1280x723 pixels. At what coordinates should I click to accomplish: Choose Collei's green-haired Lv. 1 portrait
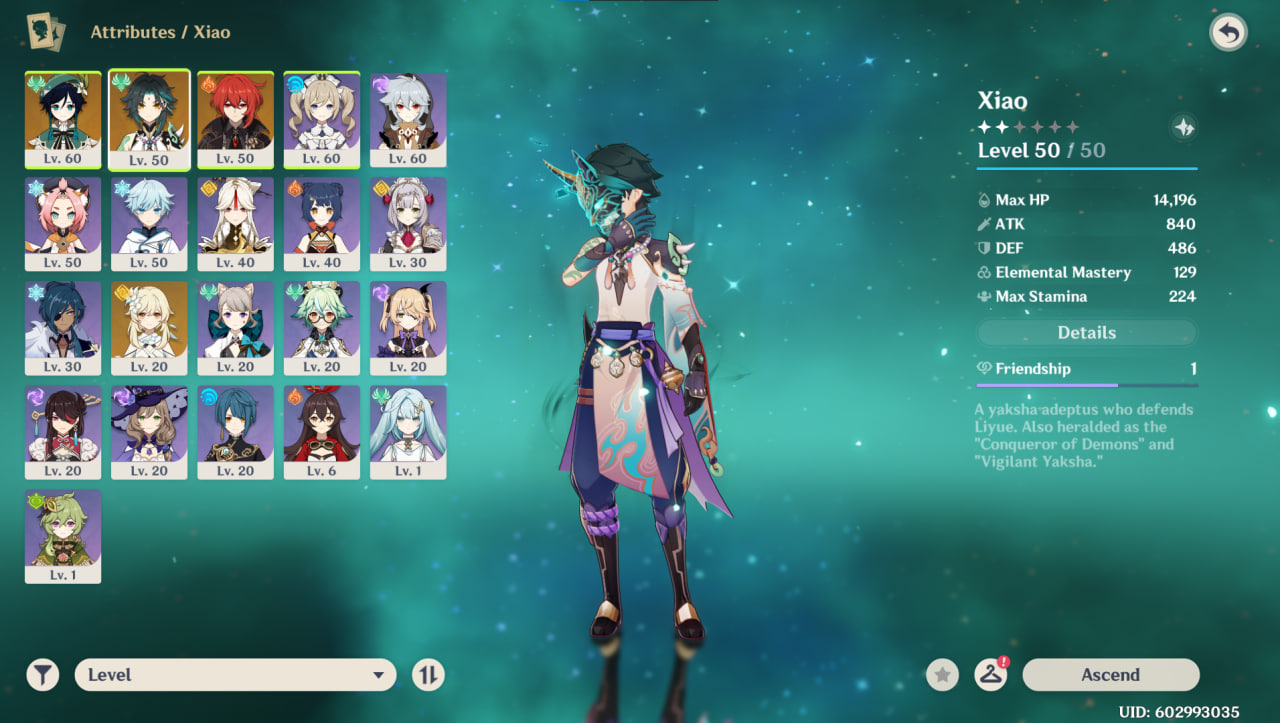coord(63,535)
